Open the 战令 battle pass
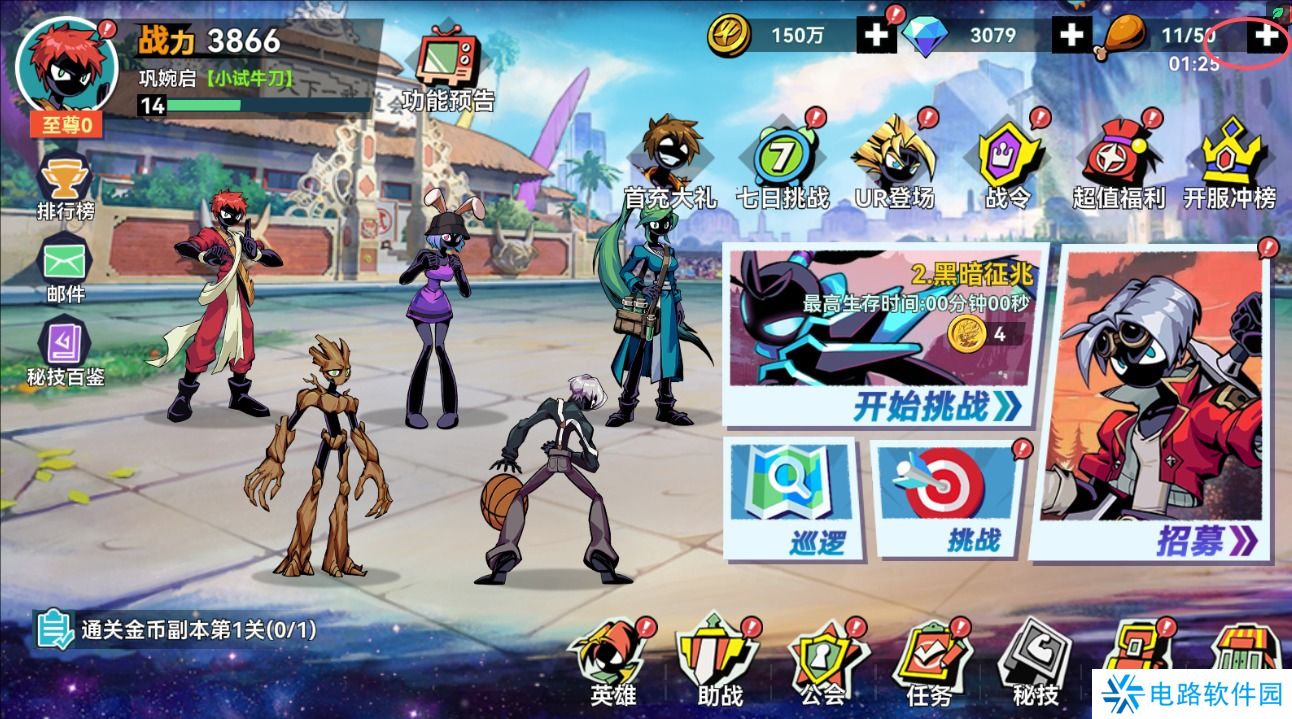 (x=1007, y=163)
